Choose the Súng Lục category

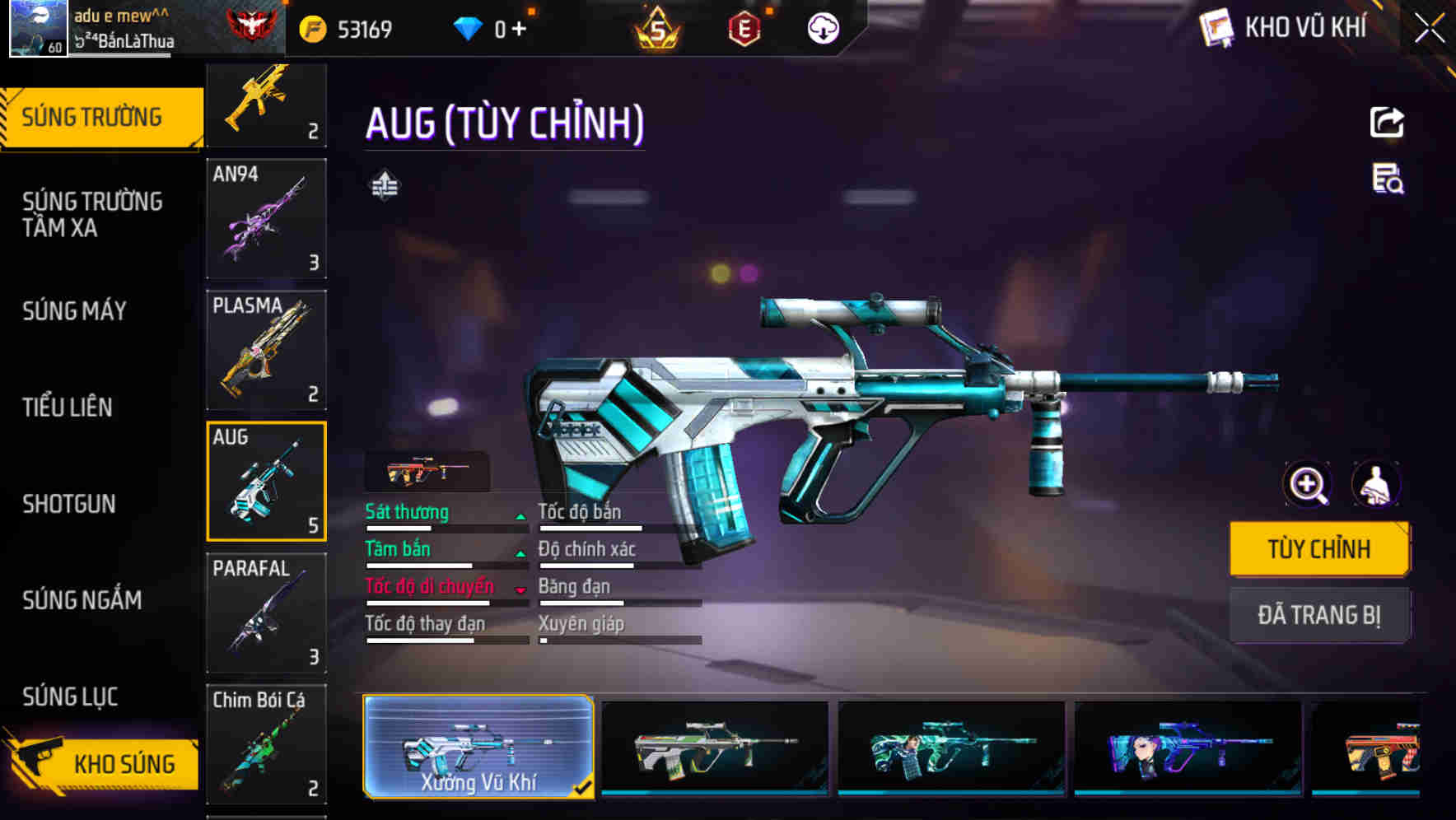[x=71, y=697]
